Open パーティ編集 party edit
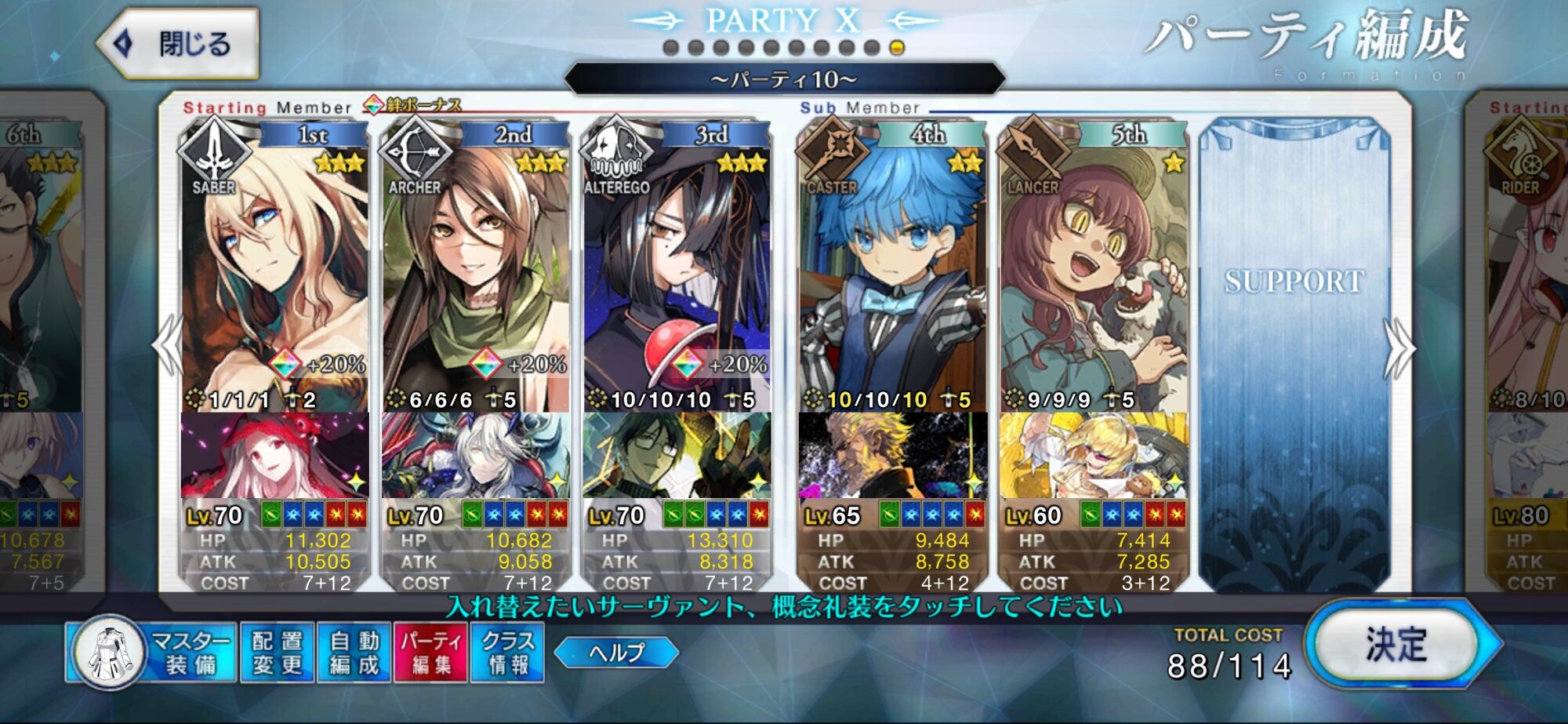The image size is (1568, 724). [430, 653]
